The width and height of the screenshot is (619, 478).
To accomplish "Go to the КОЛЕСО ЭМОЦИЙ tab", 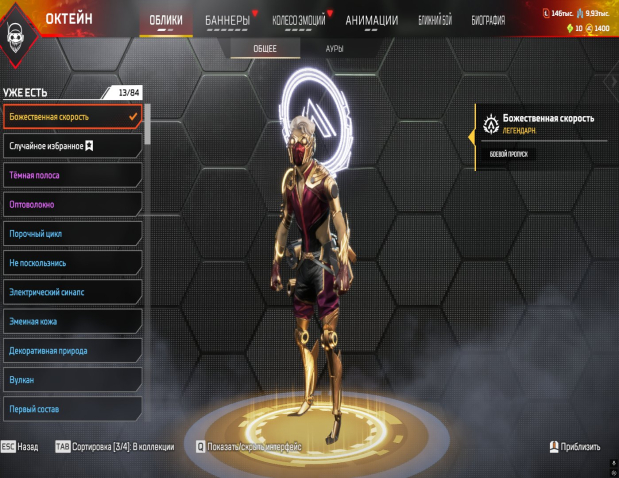I will 299,20.
